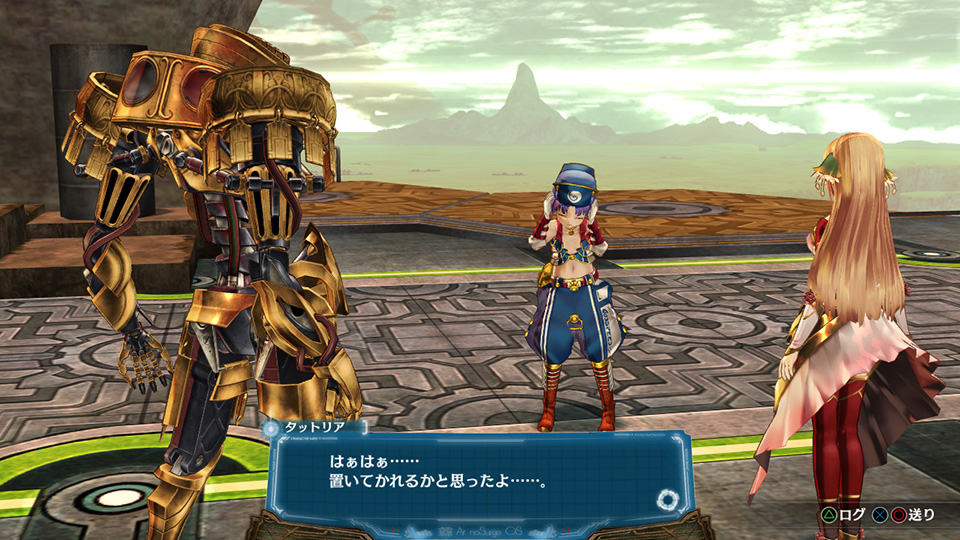Click the dialogue box to advance the text
960x540 pixels.
[x=480, y=474]
